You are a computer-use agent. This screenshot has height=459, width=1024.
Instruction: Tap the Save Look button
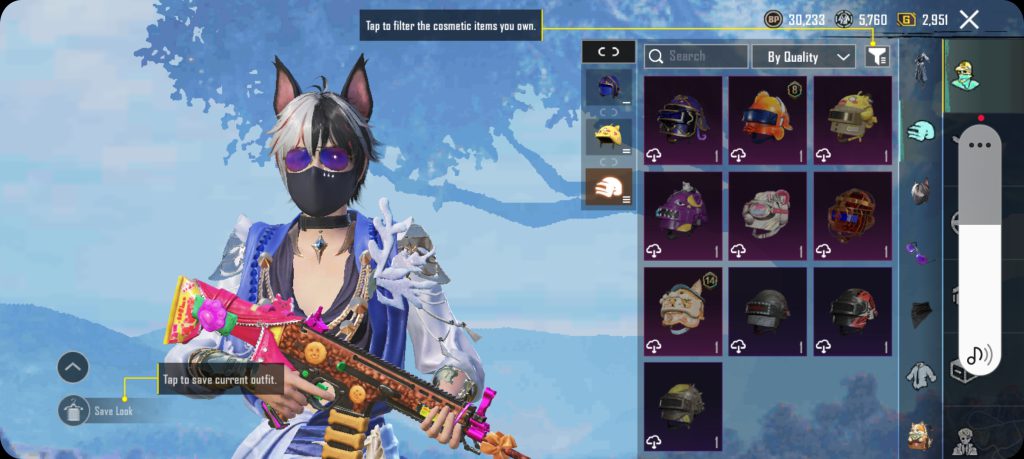tap(98, 410)
